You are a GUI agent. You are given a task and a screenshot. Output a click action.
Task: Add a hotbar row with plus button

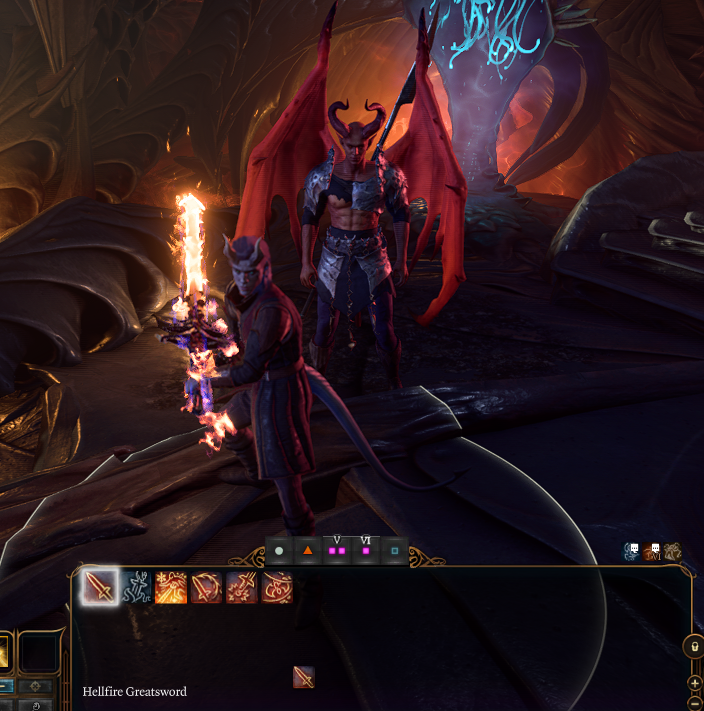pos(695,683)
